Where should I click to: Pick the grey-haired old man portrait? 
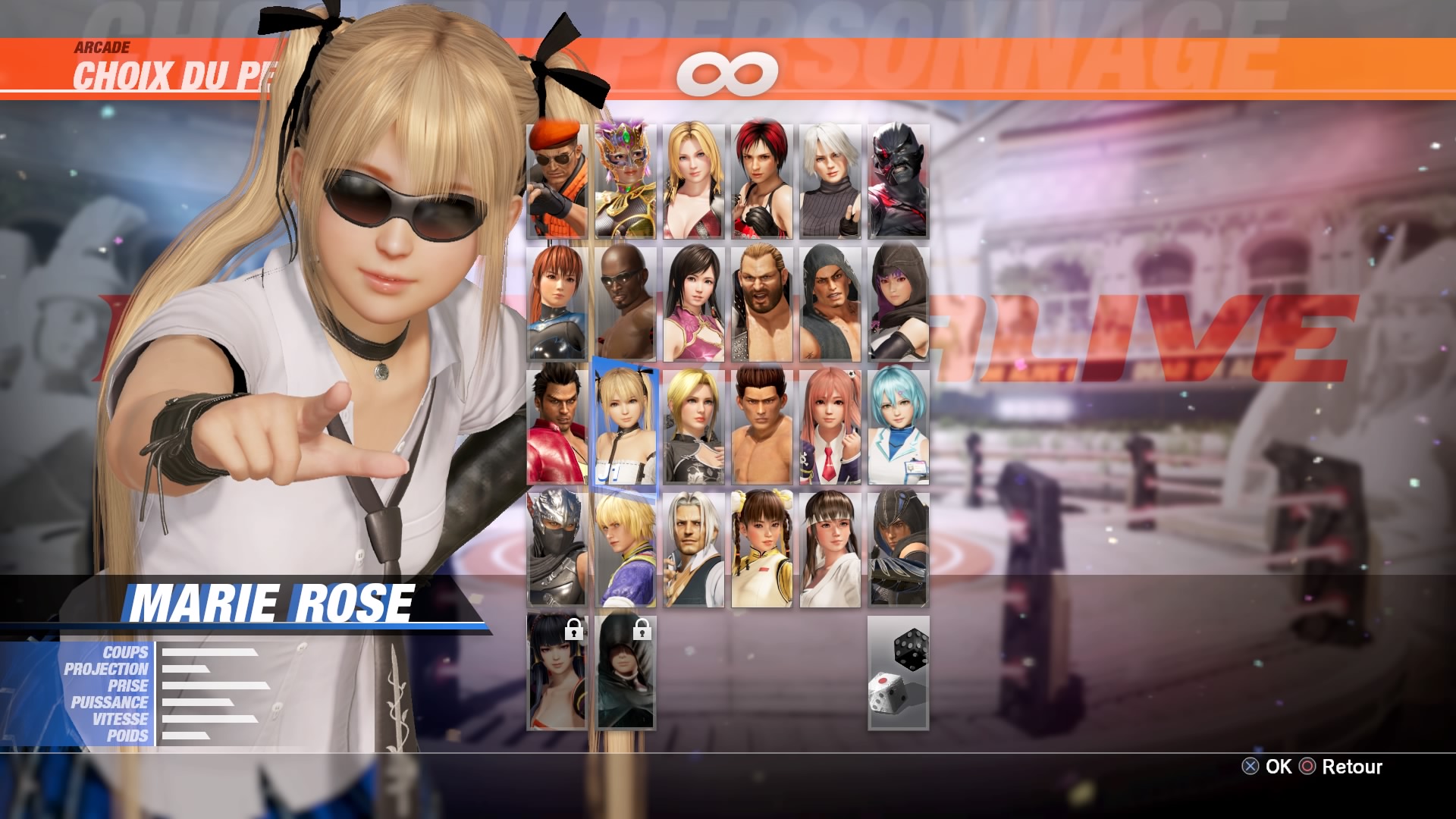tap(693, 549)
